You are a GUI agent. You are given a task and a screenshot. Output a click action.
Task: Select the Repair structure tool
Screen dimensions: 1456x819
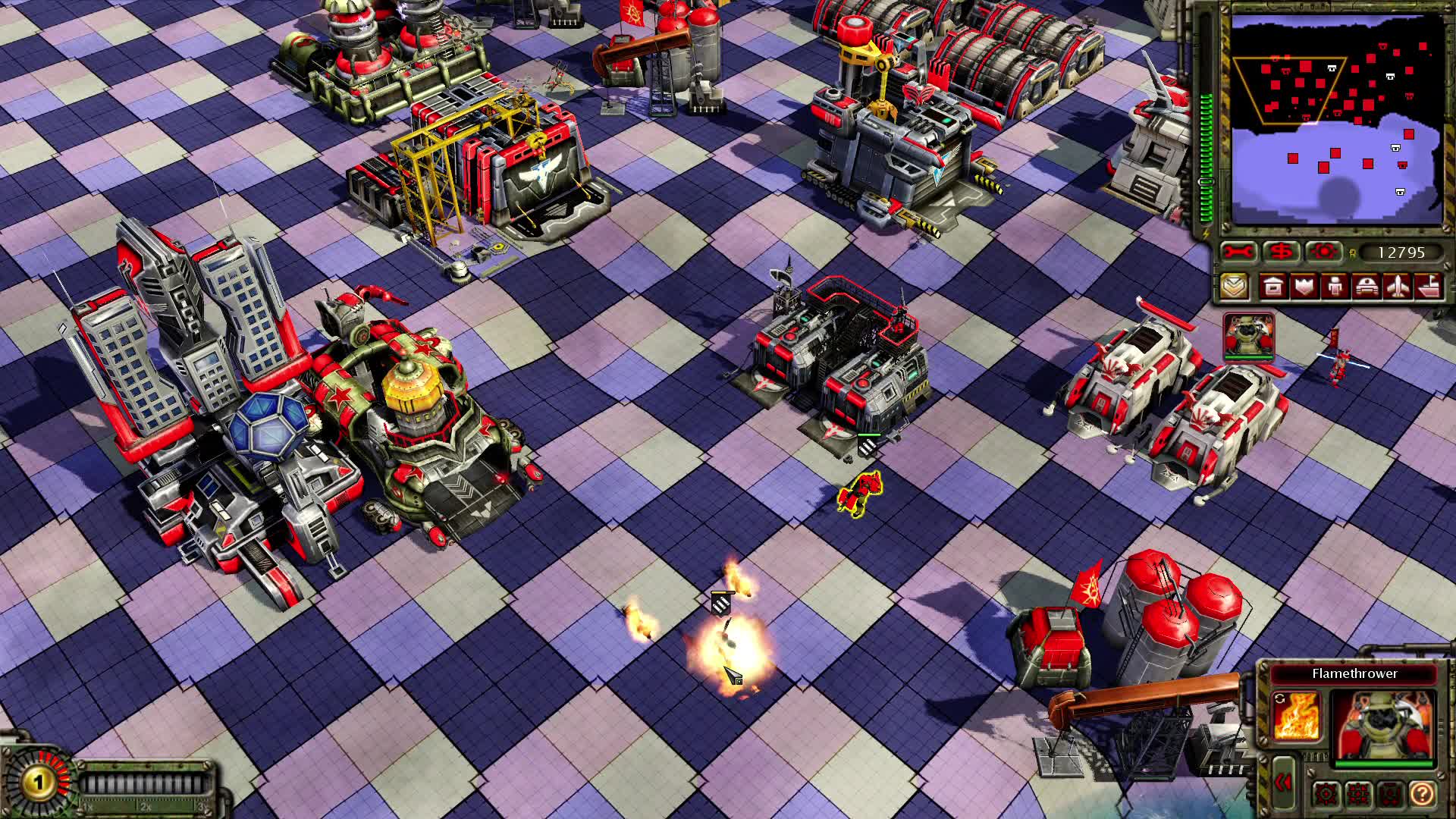[x=1238, y=252]
